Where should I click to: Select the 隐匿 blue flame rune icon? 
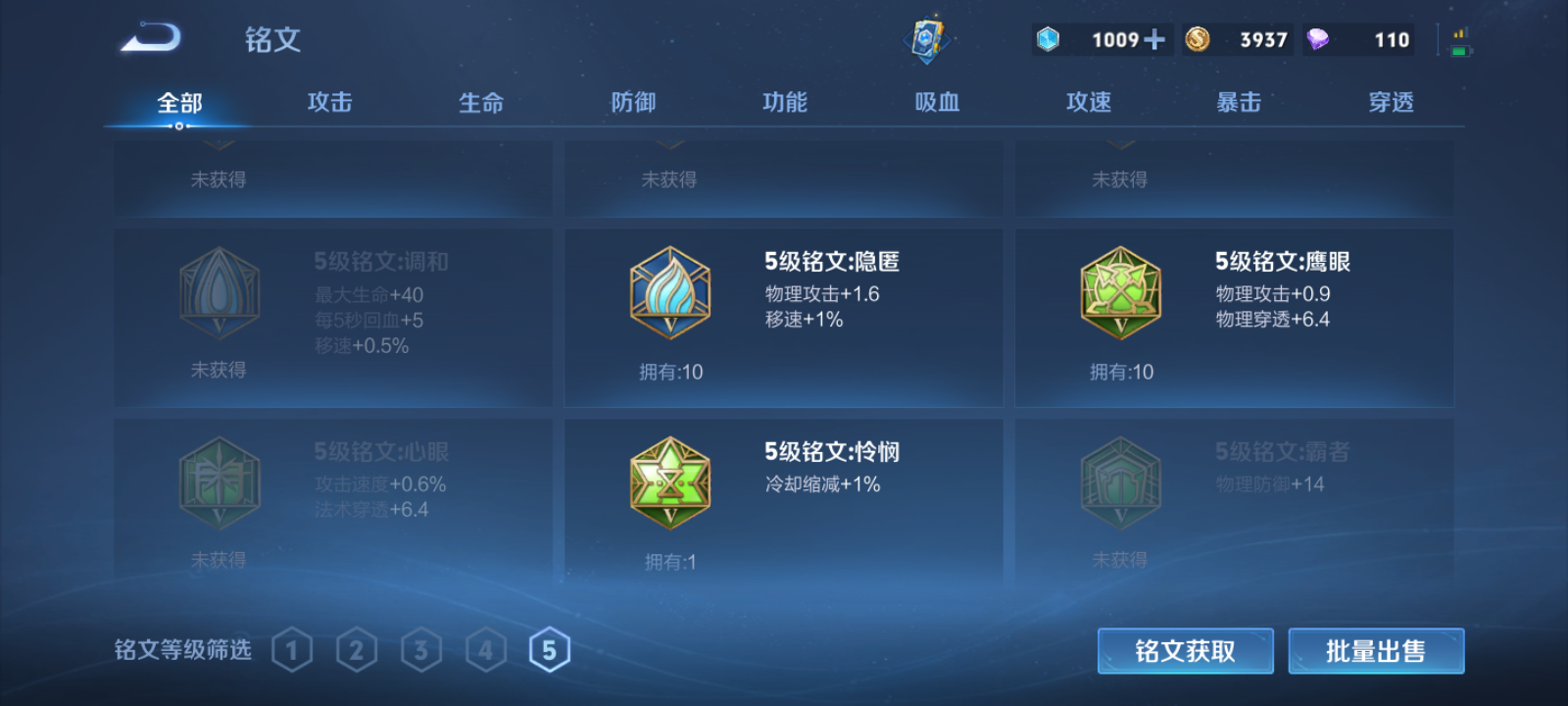671,292
